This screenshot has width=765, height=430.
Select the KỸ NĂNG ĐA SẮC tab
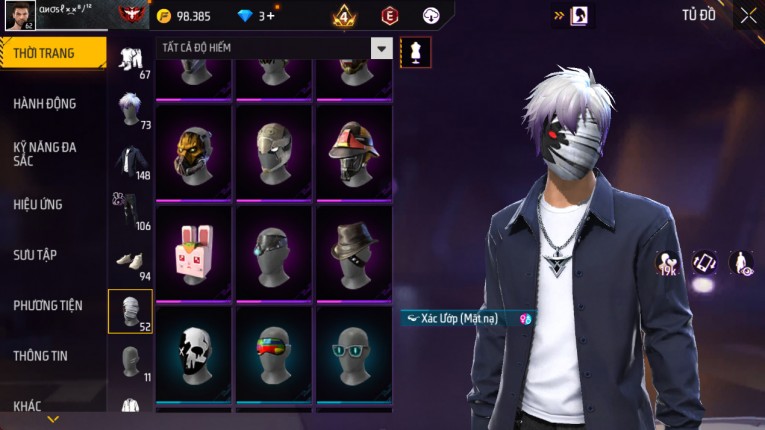[45, 154]
